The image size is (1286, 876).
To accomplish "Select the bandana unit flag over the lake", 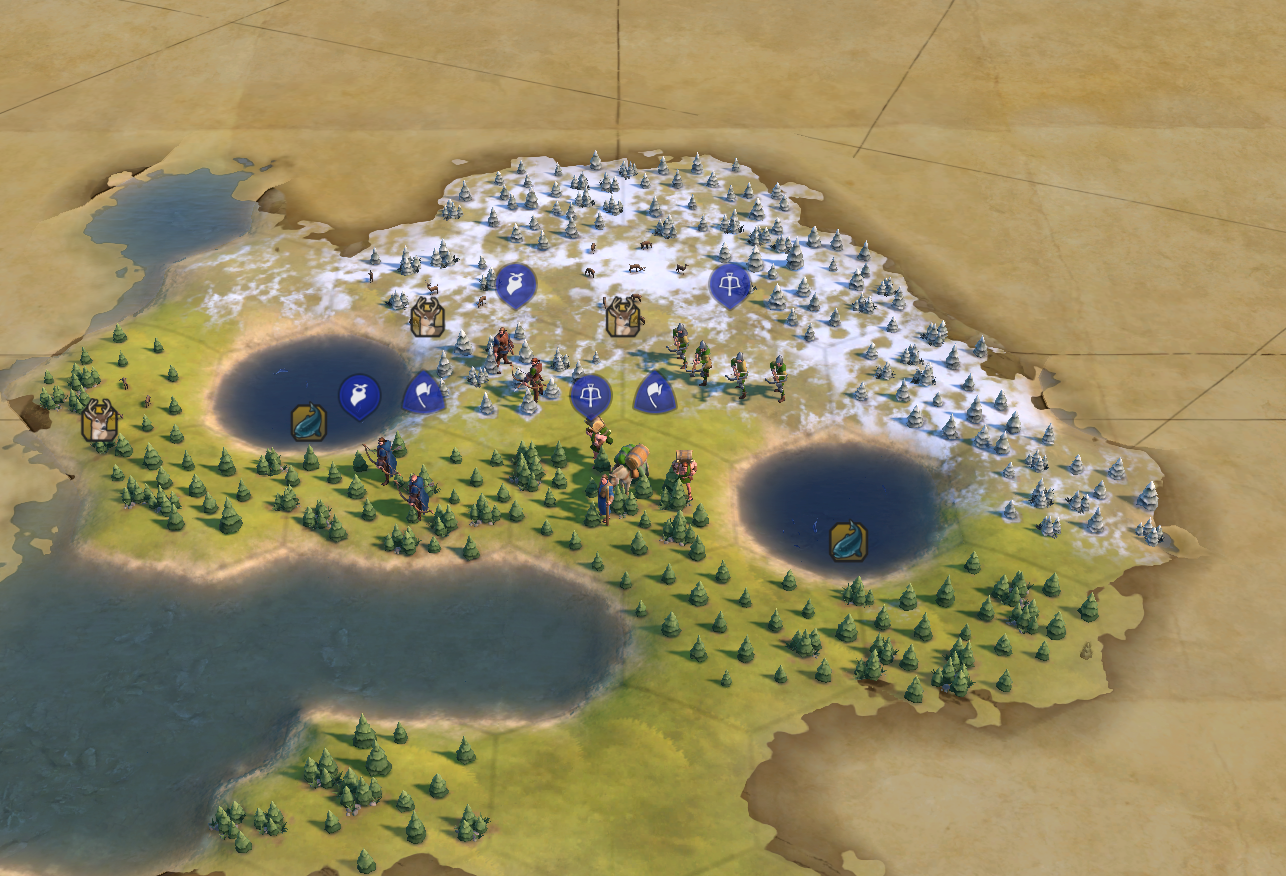I will [x=359, y=396].
